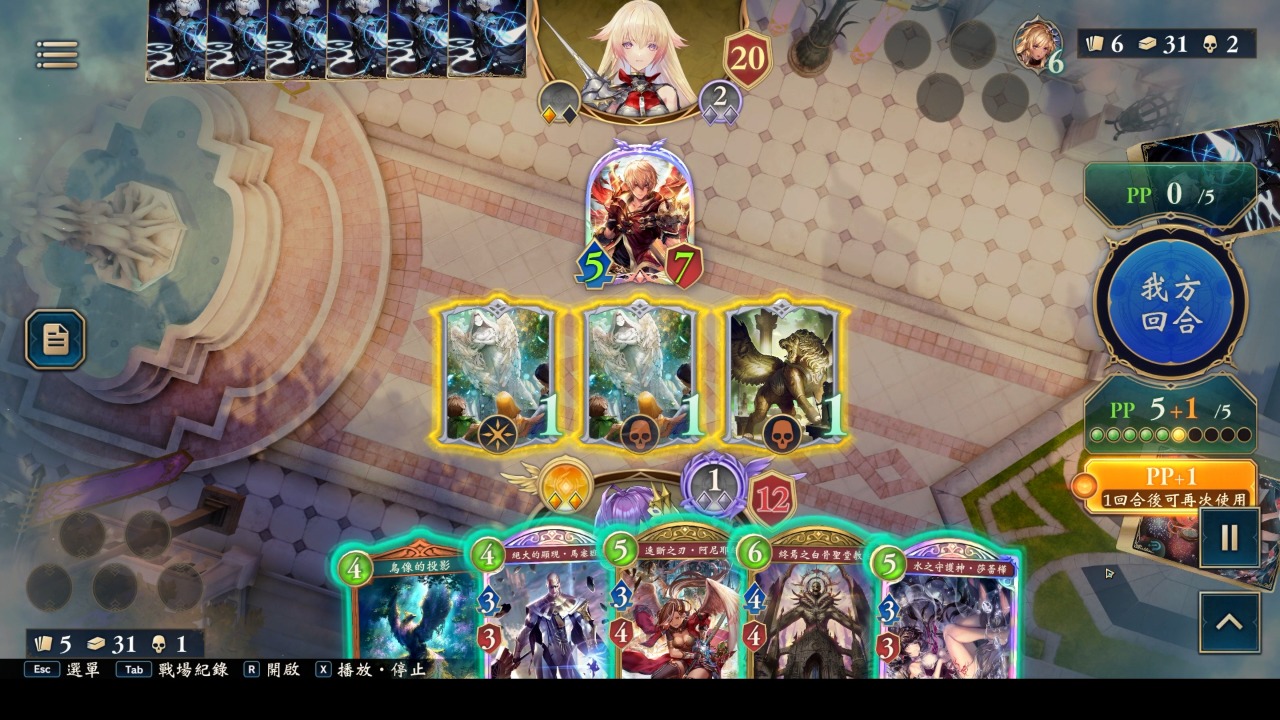
Task: Pause the replay playback
Action: click(1229, 538)
